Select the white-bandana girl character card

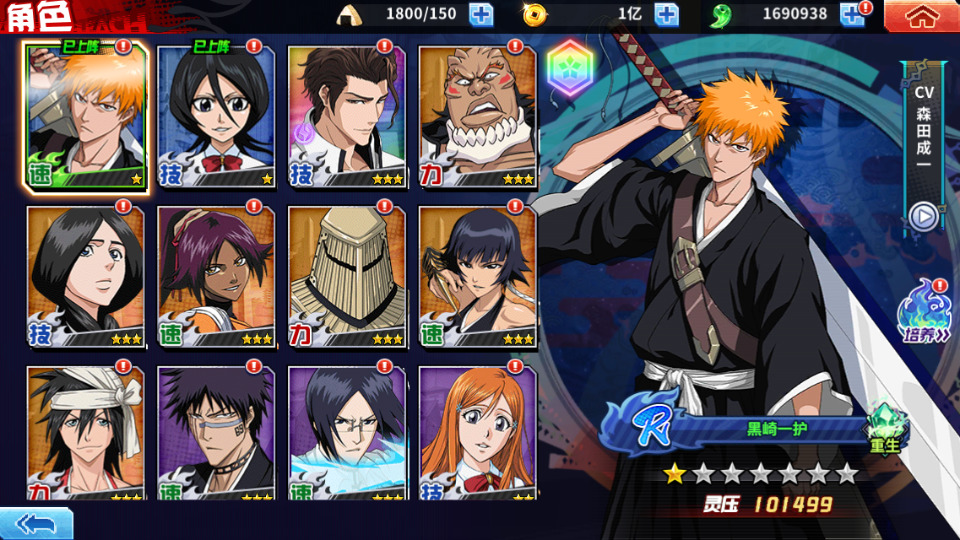[x=86, y=435]
